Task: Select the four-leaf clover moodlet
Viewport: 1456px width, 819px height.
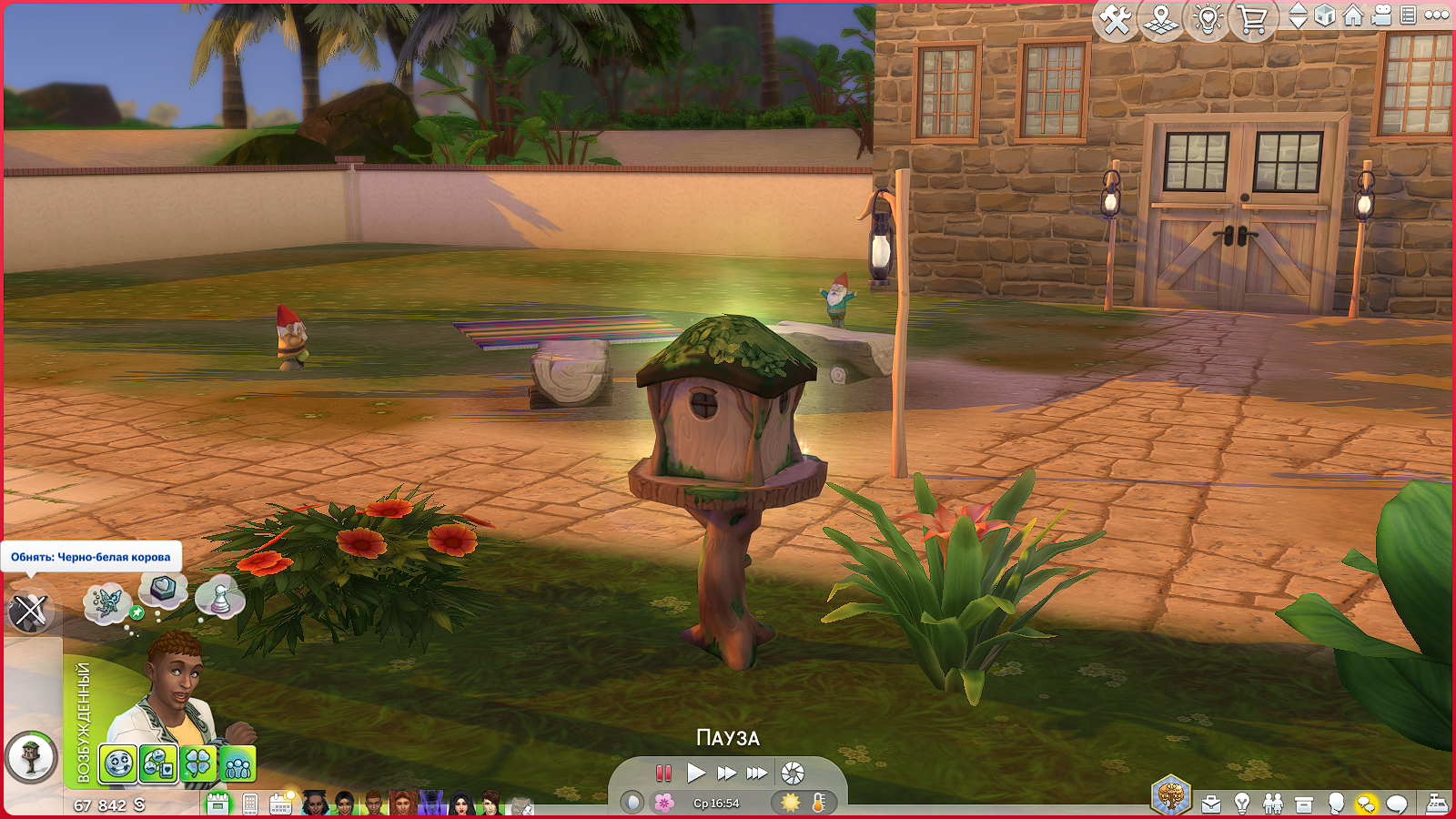Action: tap(197, 764)
